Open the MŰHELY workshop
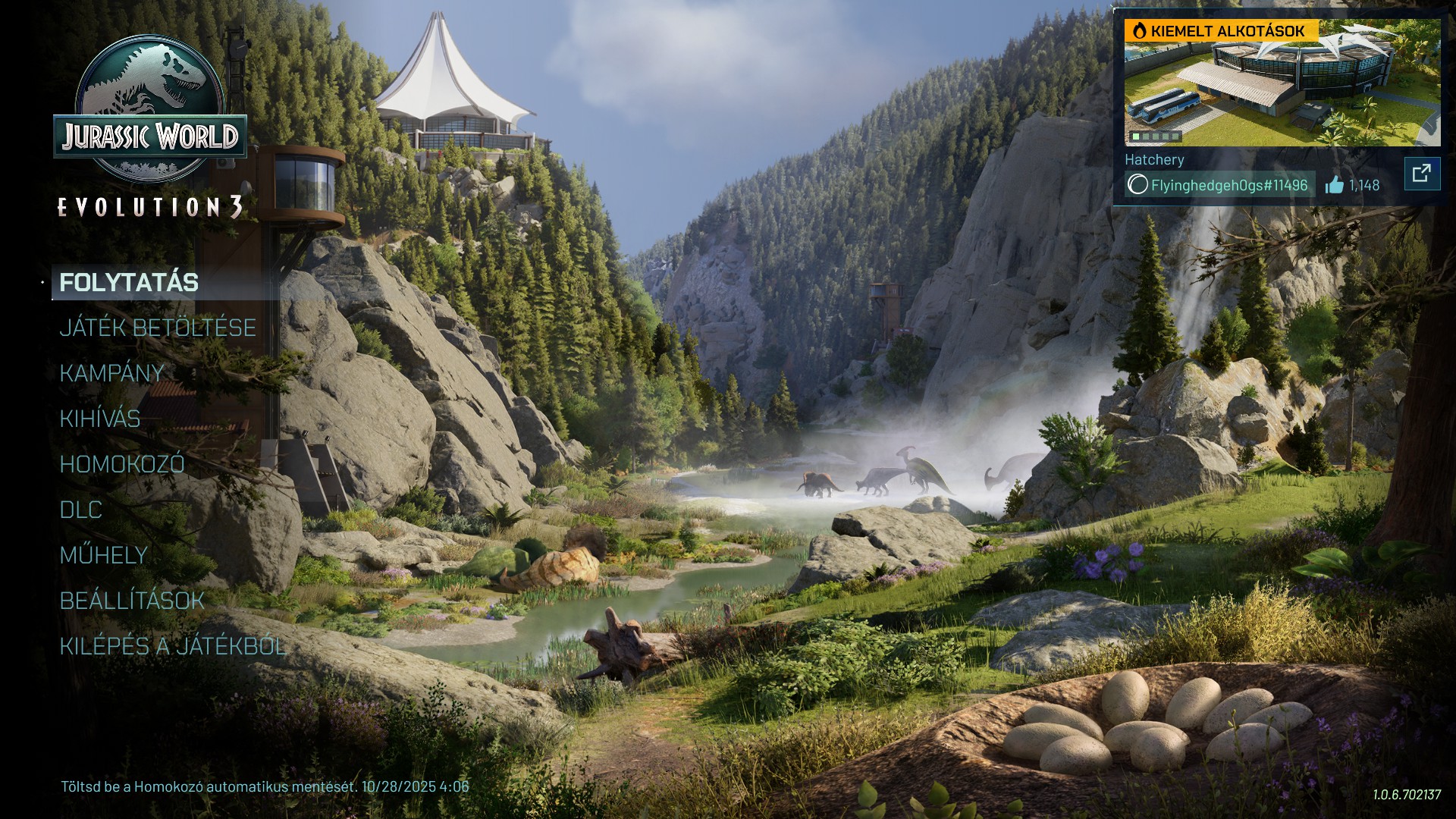 [104, 555]
